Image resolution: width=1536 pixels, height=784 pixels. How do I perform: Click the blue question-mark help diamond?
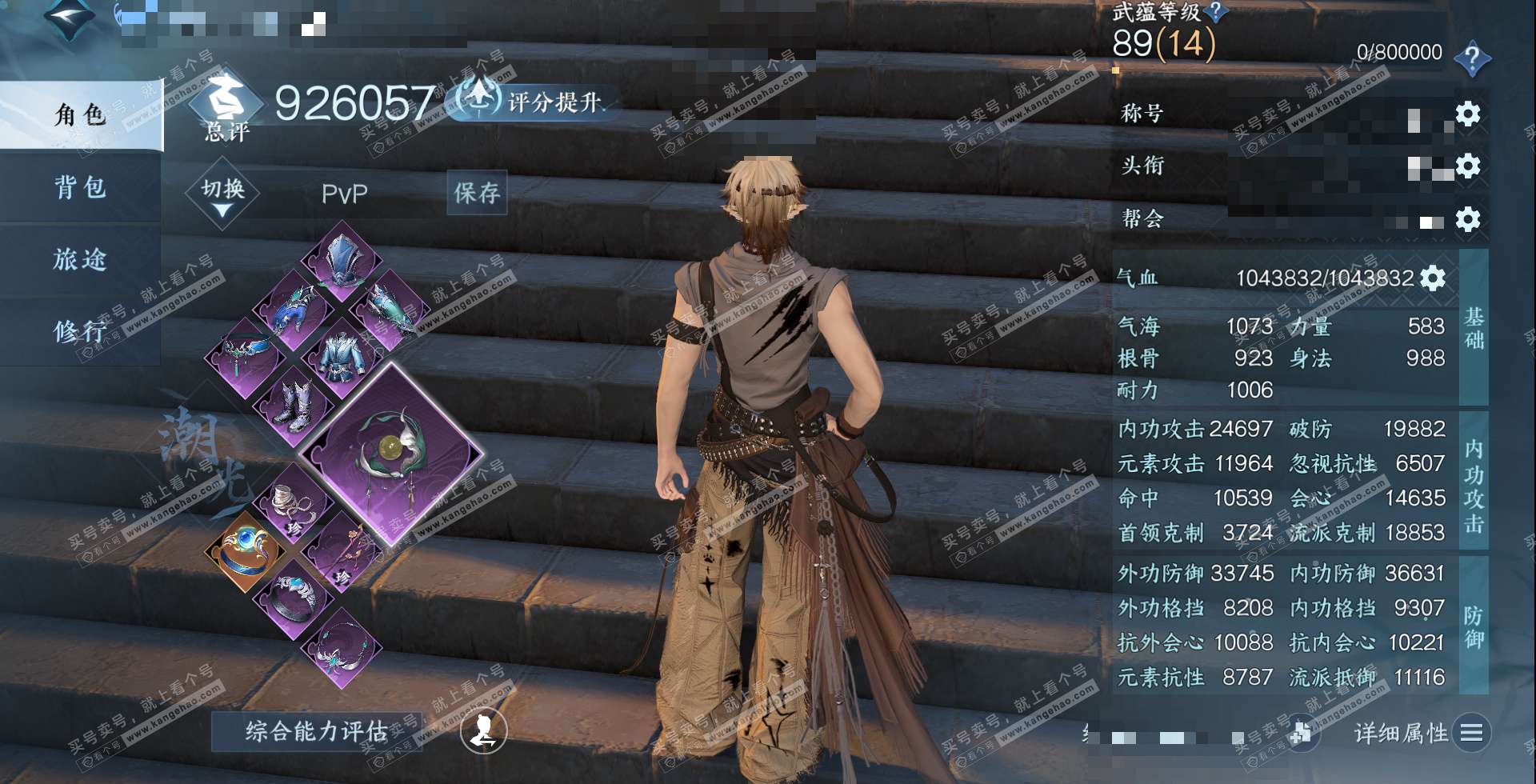1471,58
